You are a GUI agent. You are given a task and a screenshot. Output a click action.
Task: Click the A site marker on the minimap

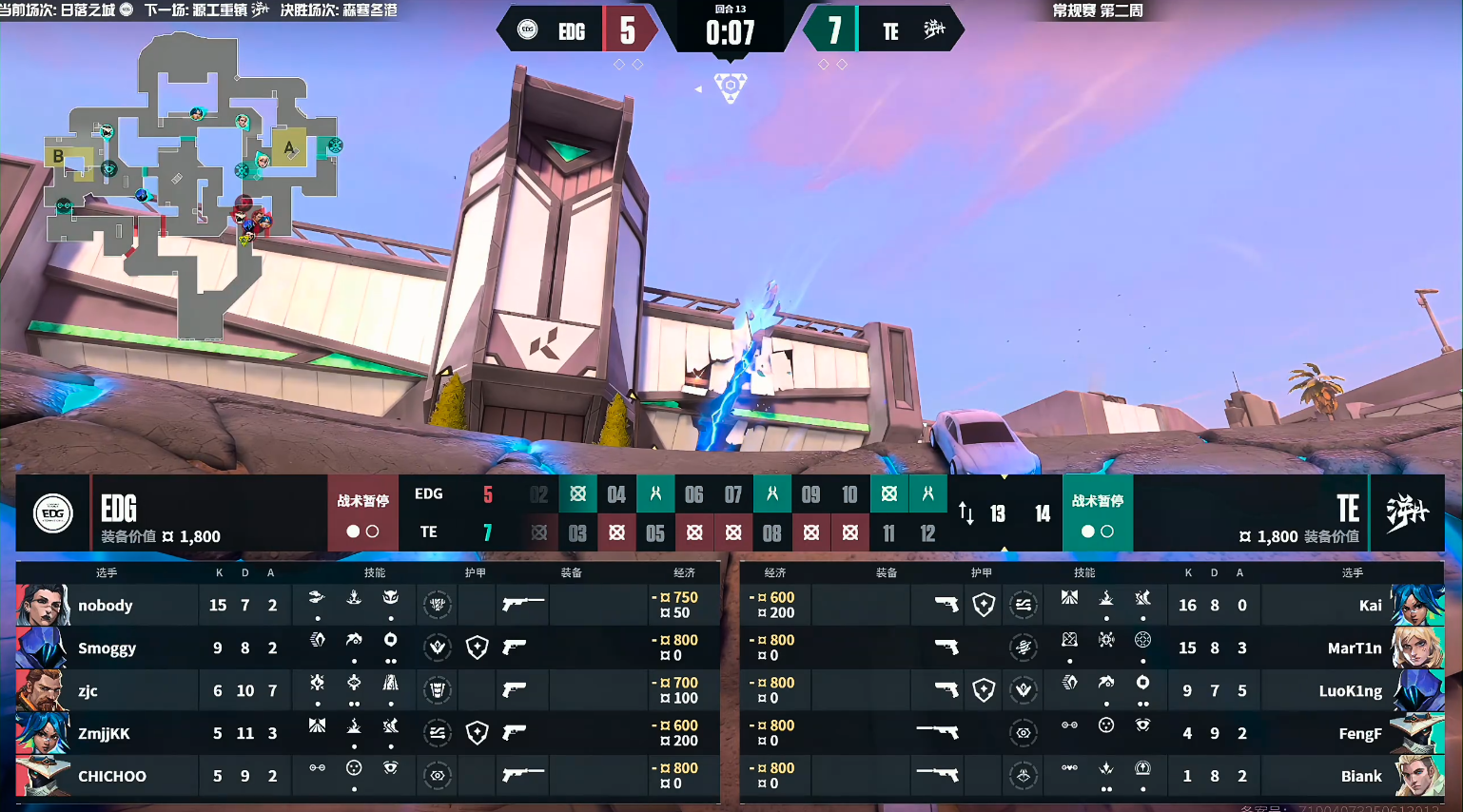pyautogui.click(x=289, y=147)
